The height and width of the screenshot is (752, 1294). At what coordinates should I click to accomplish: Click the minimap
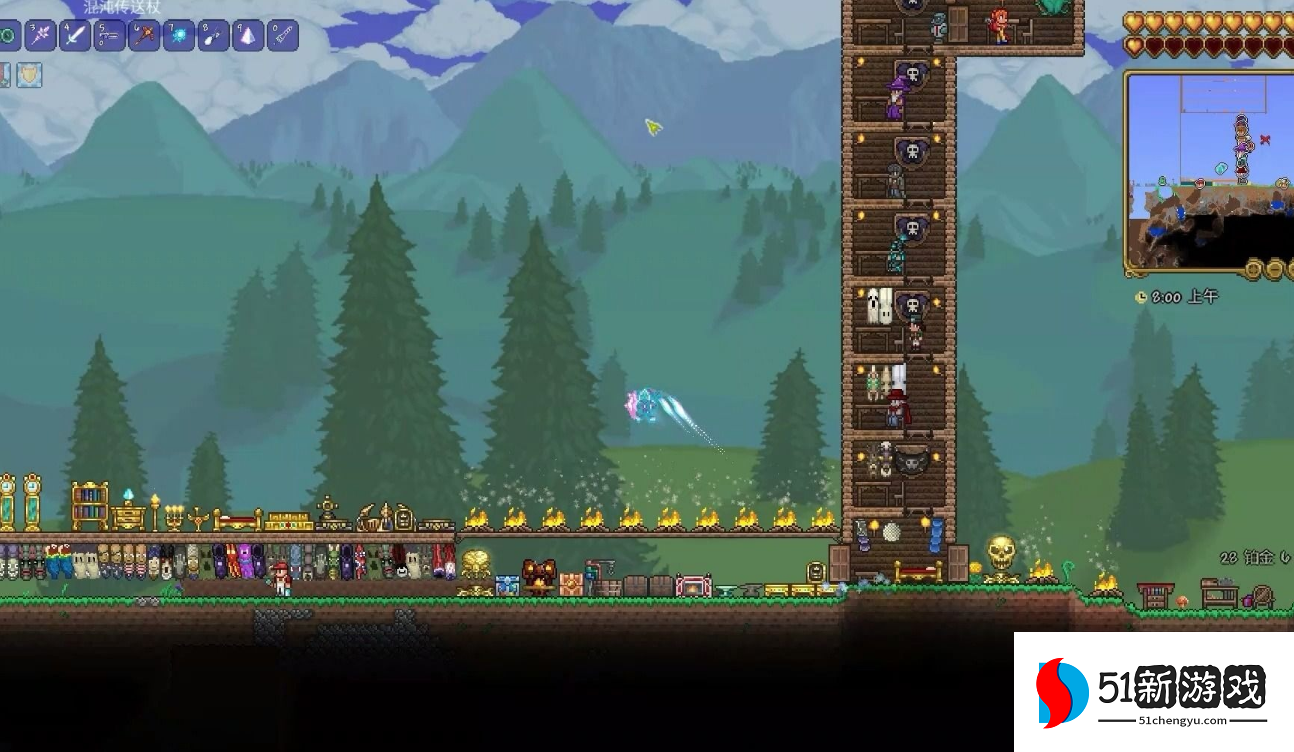(1208, 170)
